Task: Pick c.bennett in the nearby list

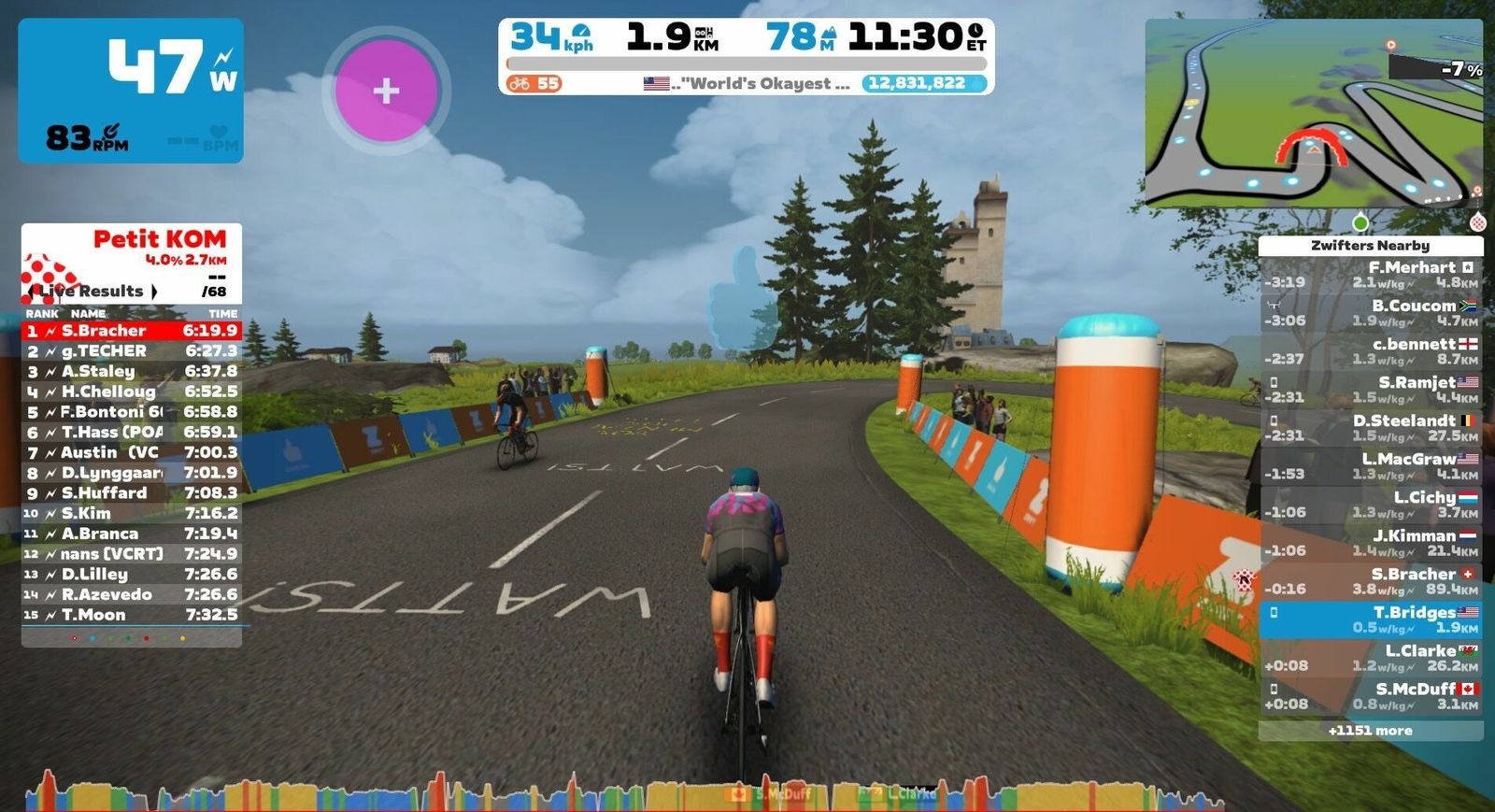Action: pos(1370,351)
